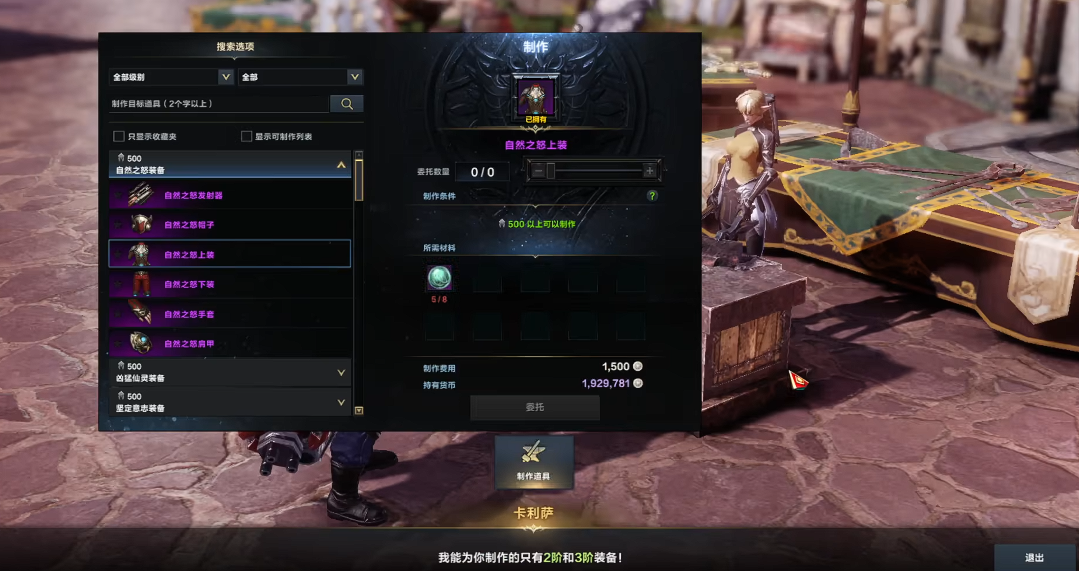Select 自然之怒发射器 in the list
The width and height of the screenshot is (1079, 571).
pos(229,196)
